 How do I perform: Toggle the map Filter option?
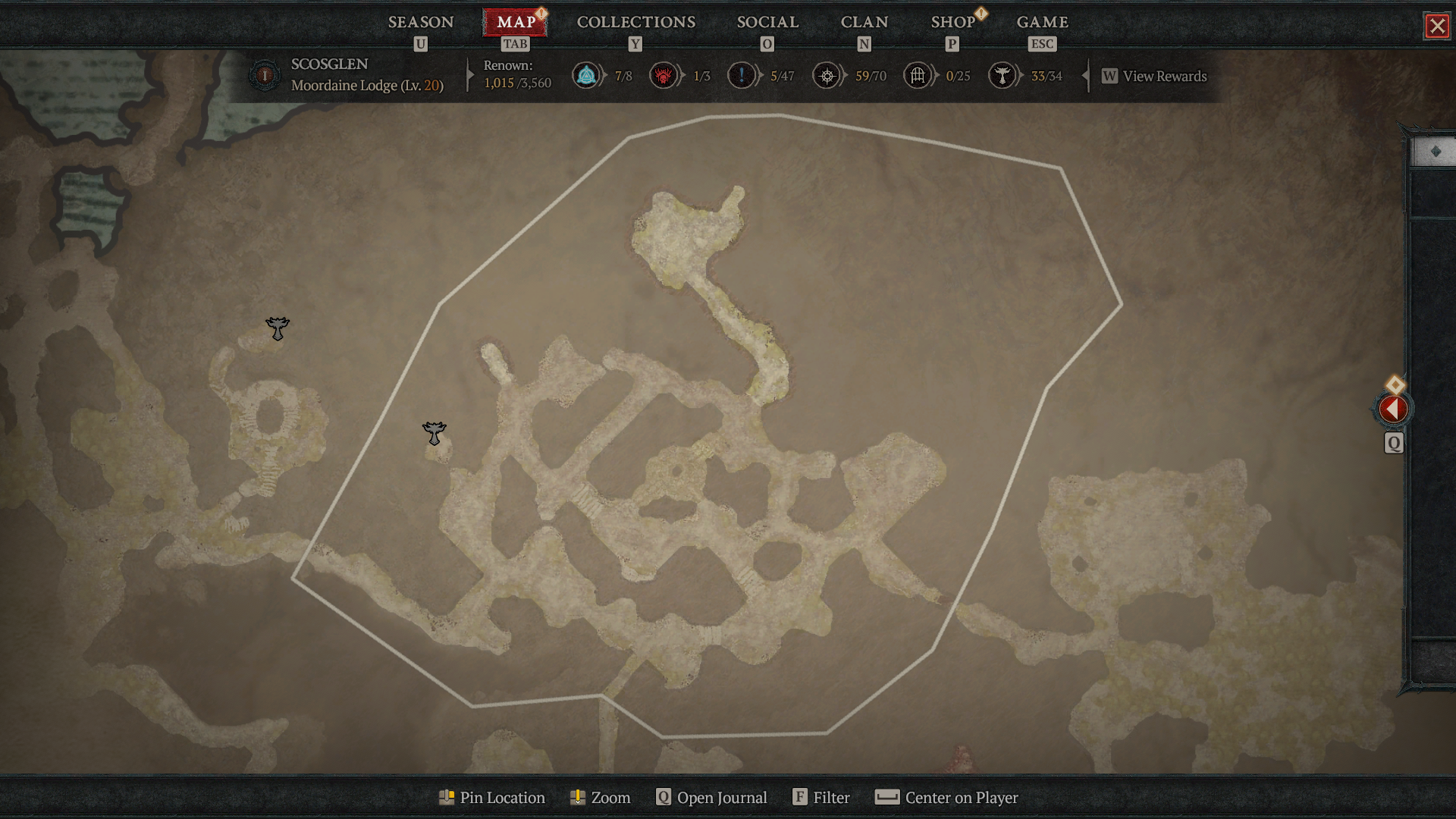pyautogui.click(x=821, y=798)
